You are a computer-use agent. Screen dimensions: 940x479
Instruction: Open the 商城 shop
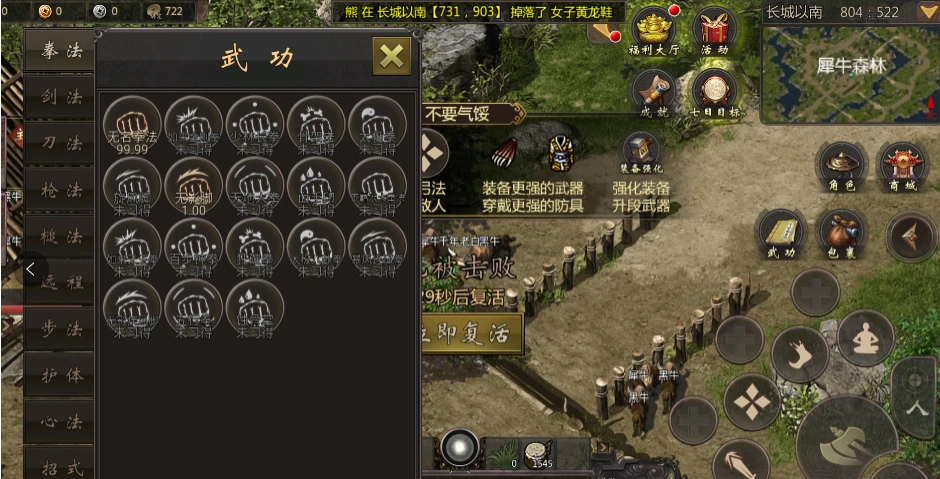pyautogui.click(x=901, y=166)
